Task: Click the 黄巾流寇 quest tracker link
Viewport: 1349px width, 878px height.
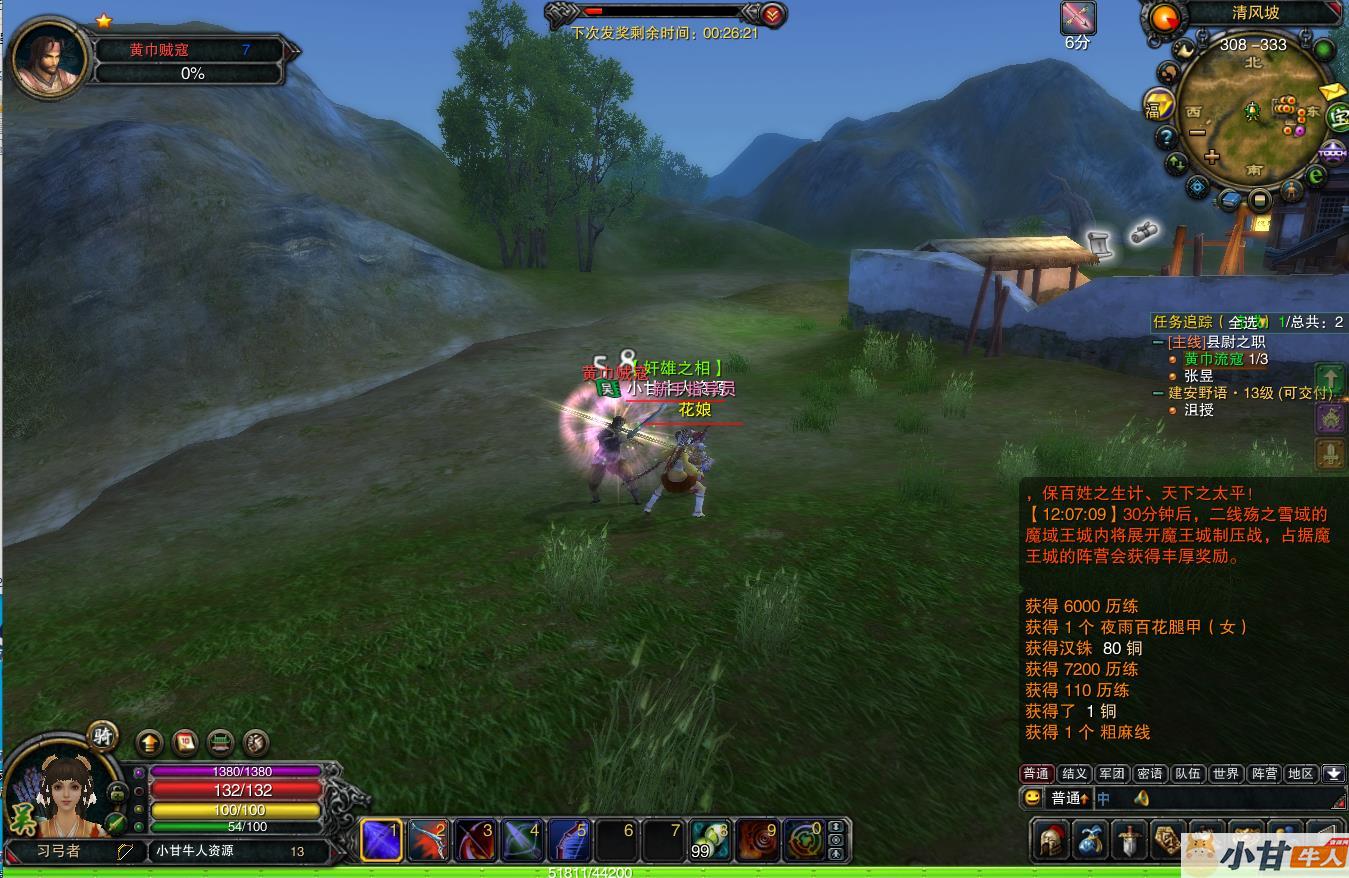Action: click(x=1213, y=359)
